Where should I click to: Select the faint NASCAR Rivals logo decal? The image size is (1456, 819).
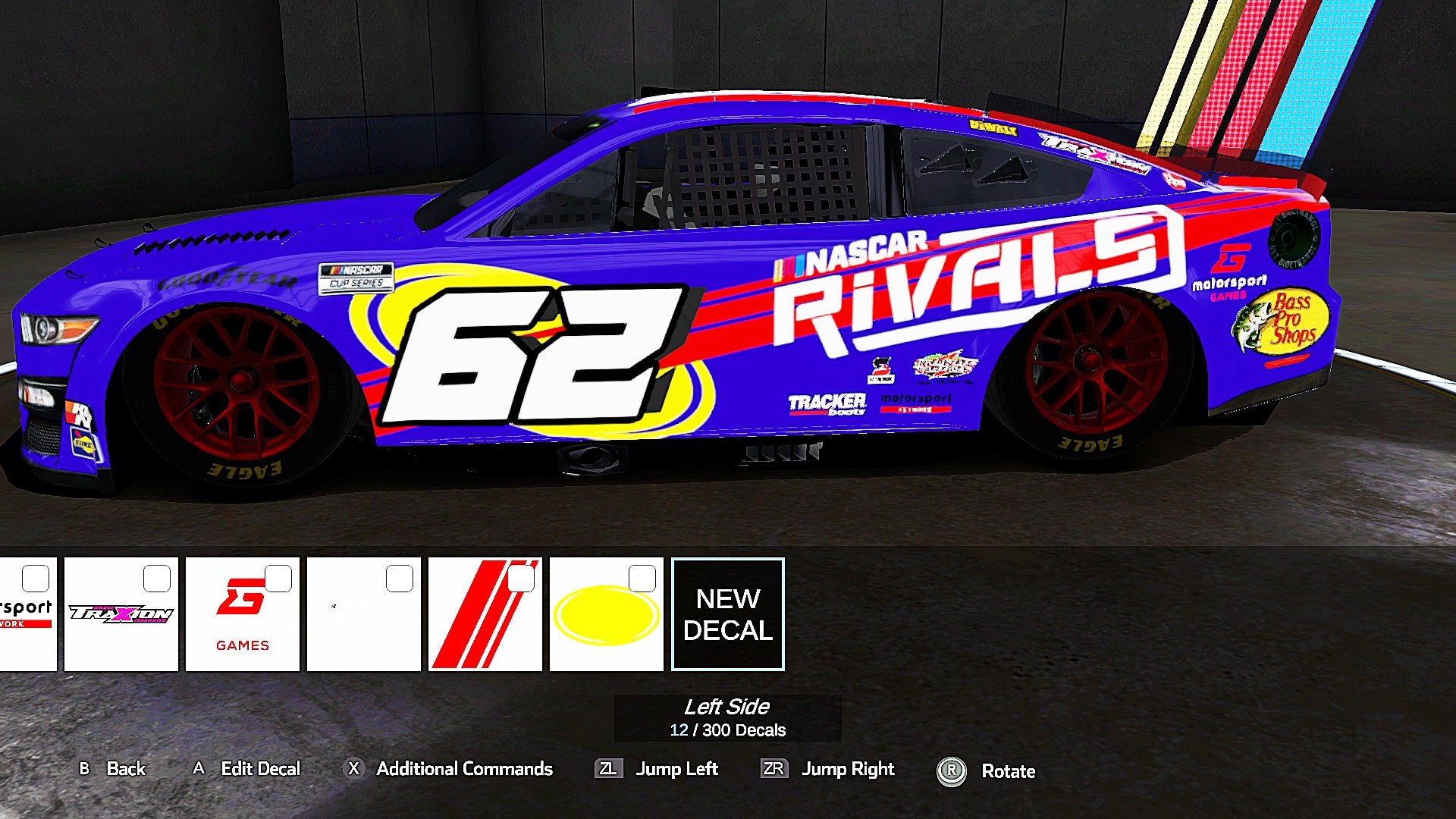coord(364,613)
